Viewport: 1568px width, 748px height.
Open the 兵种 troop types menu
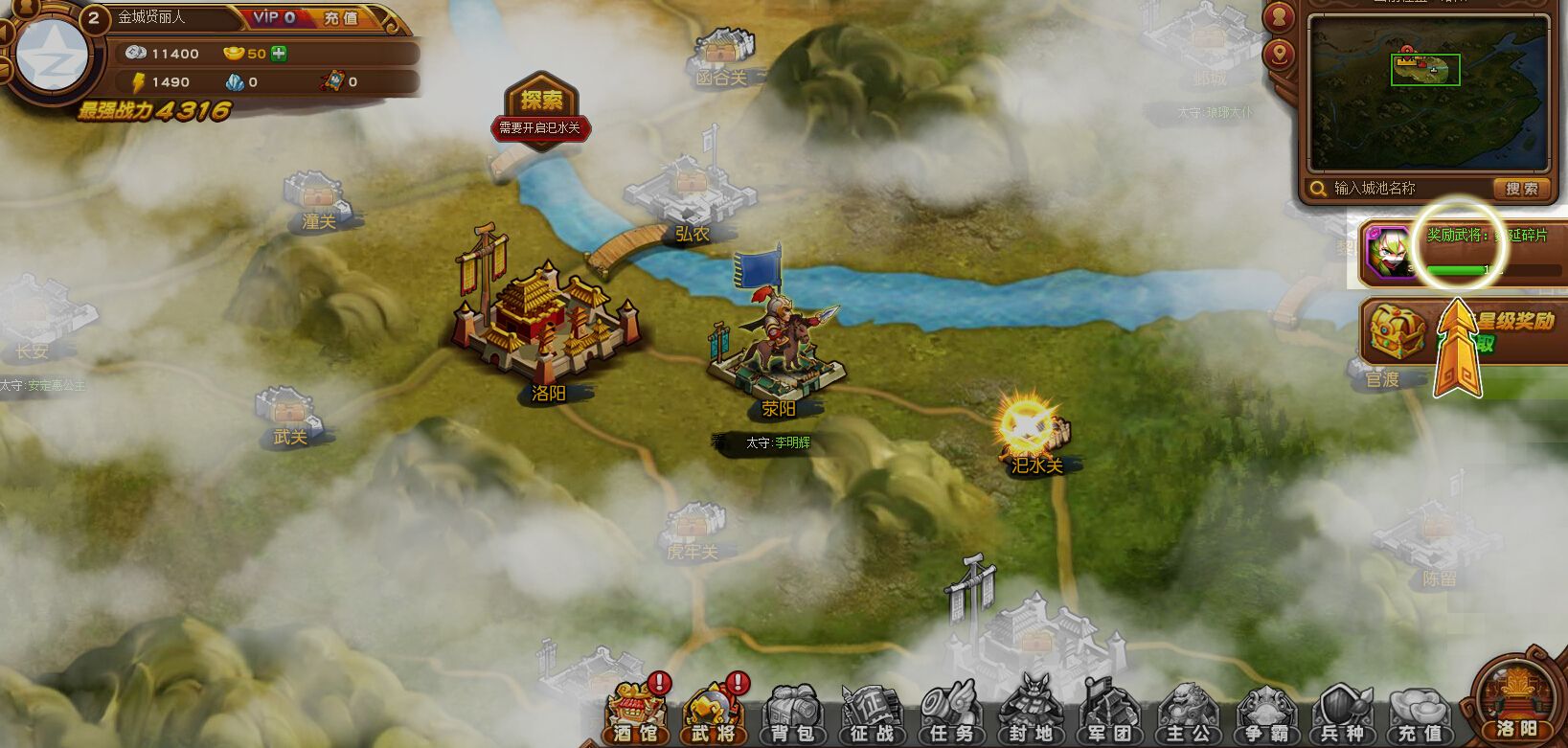1343,714
